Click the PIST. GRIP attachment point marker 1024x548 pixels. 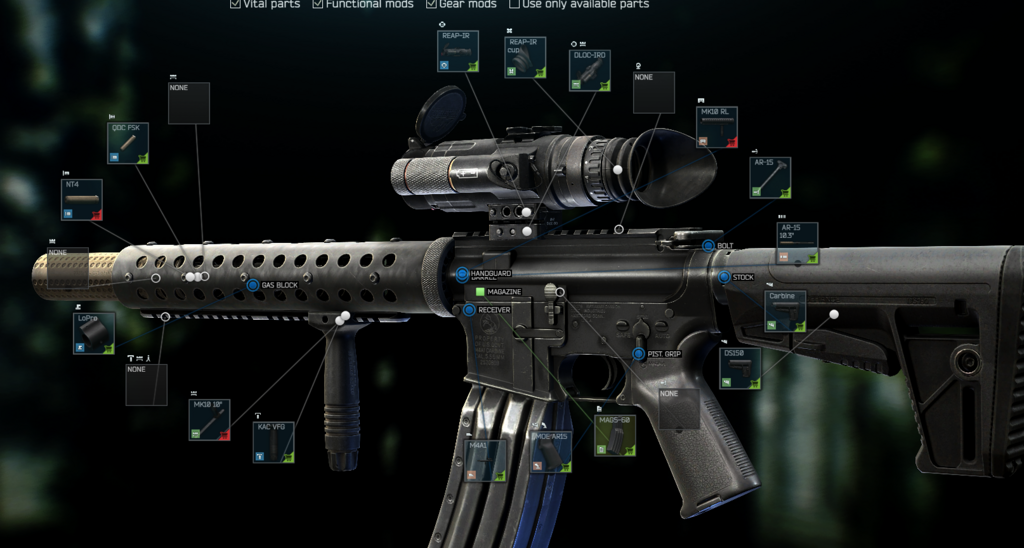(x=638, y=354)
